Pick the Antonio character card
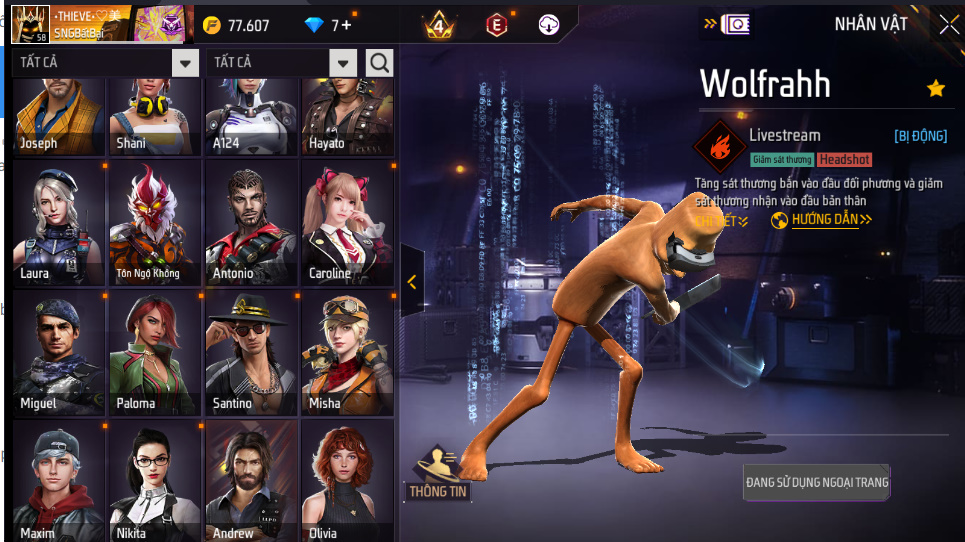Screen dimensions: 965x542 (x=251, y=223)
